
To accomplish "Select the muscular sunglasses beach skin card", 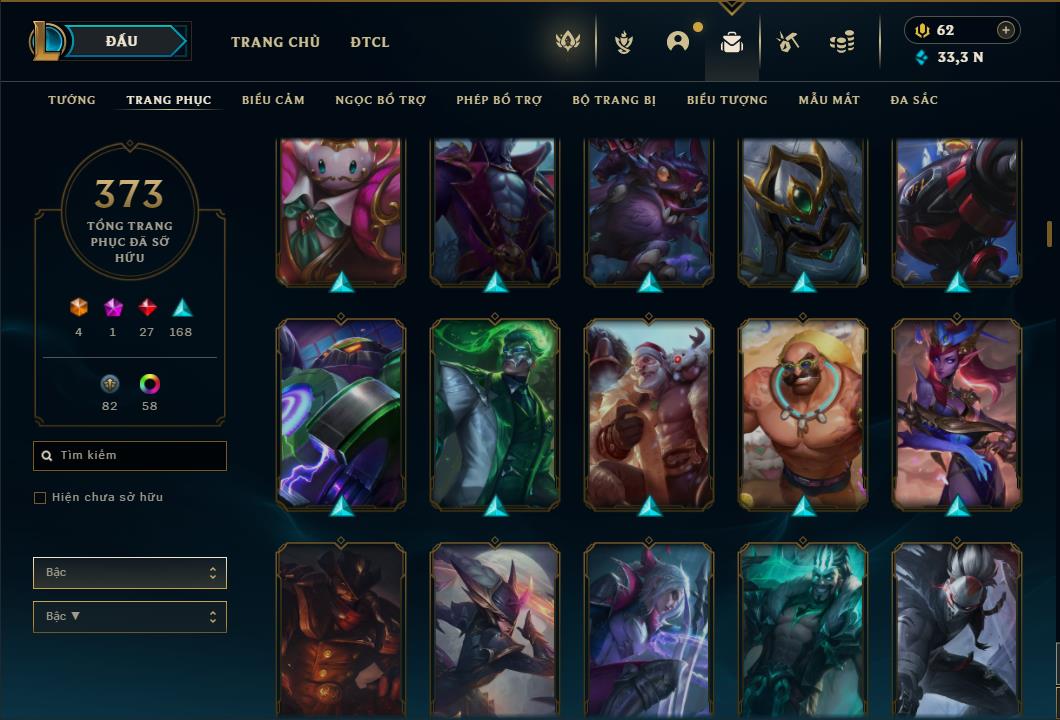I will click(x=803, y=414).
